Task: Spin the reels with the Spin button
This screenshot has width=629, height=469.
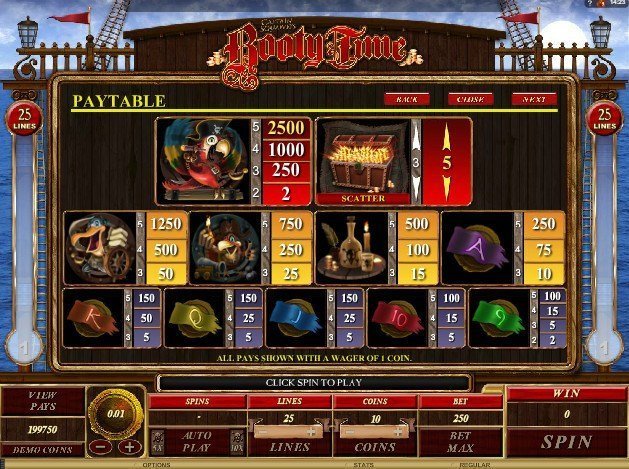Action: [565, 440]
